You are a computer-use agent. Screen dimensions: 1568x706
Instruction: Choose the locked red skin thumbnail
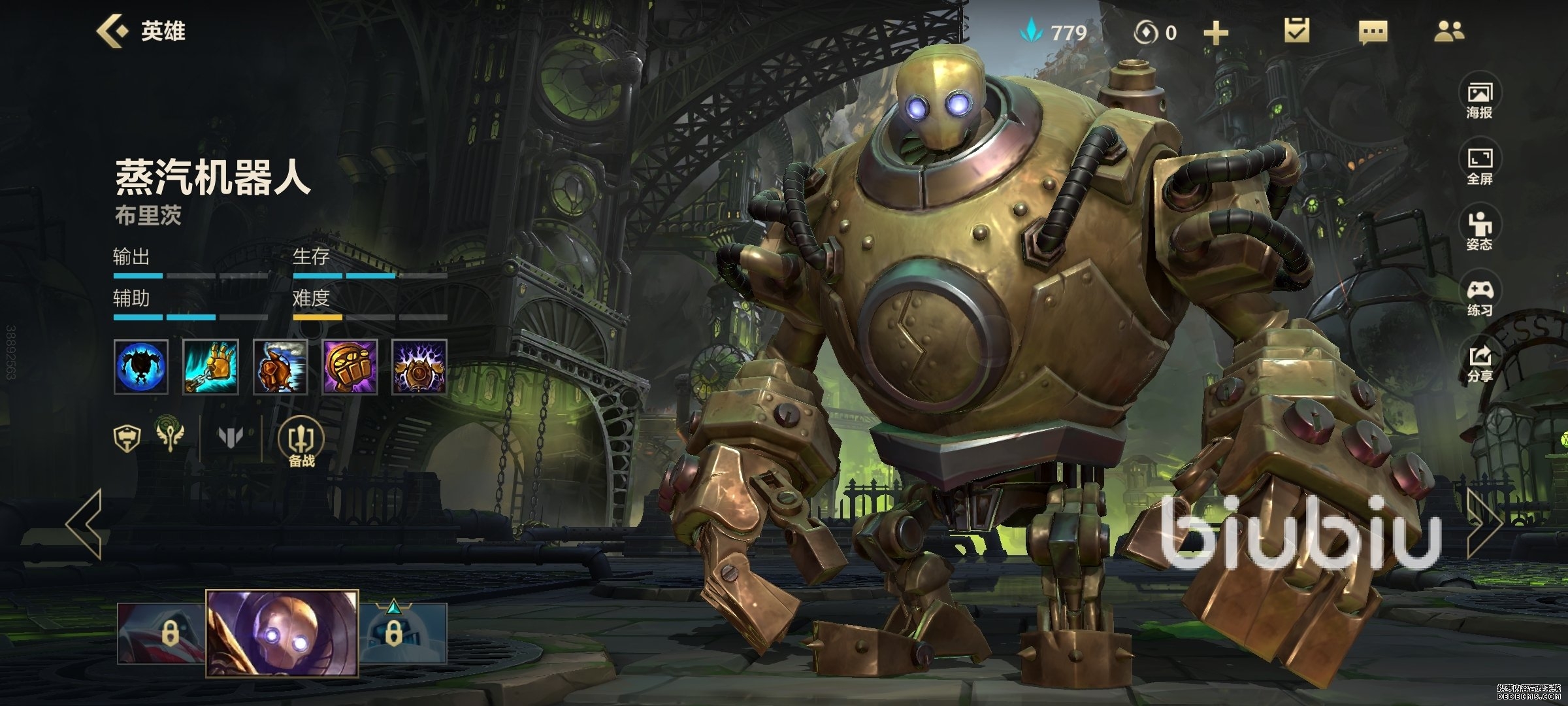tap(161, 633)
